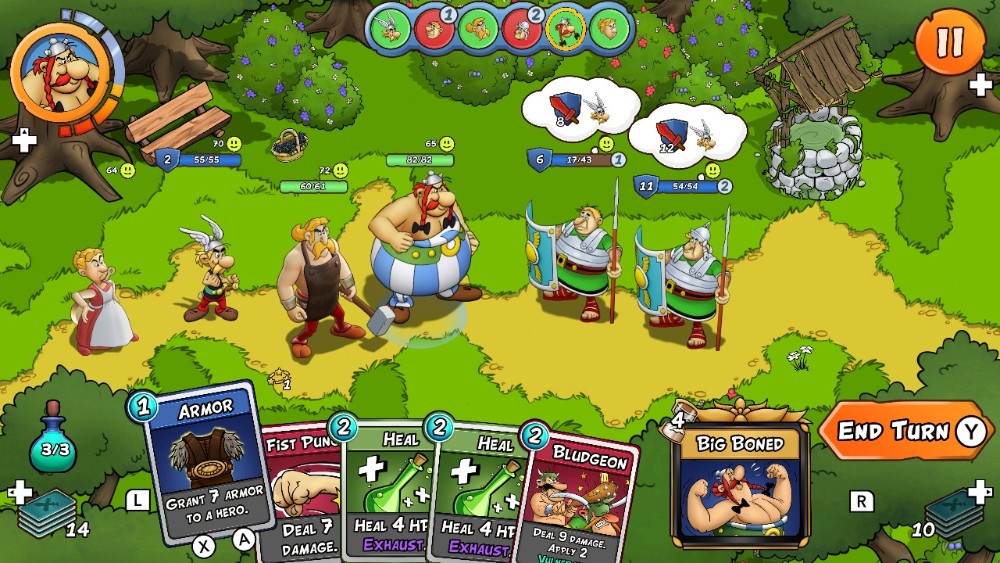The width and height of the screenshot is (1000, 563).
Task: View the discard pile showing 10 cards
Action: point(953,513)
